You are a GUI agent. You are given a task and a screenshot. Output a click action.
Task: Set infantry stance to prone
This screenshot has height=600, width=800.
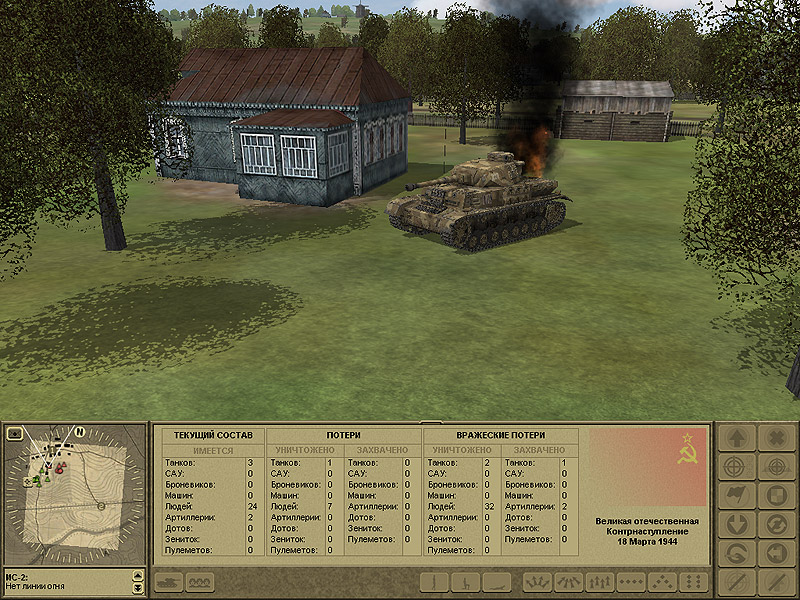click(x=496, y=581)
